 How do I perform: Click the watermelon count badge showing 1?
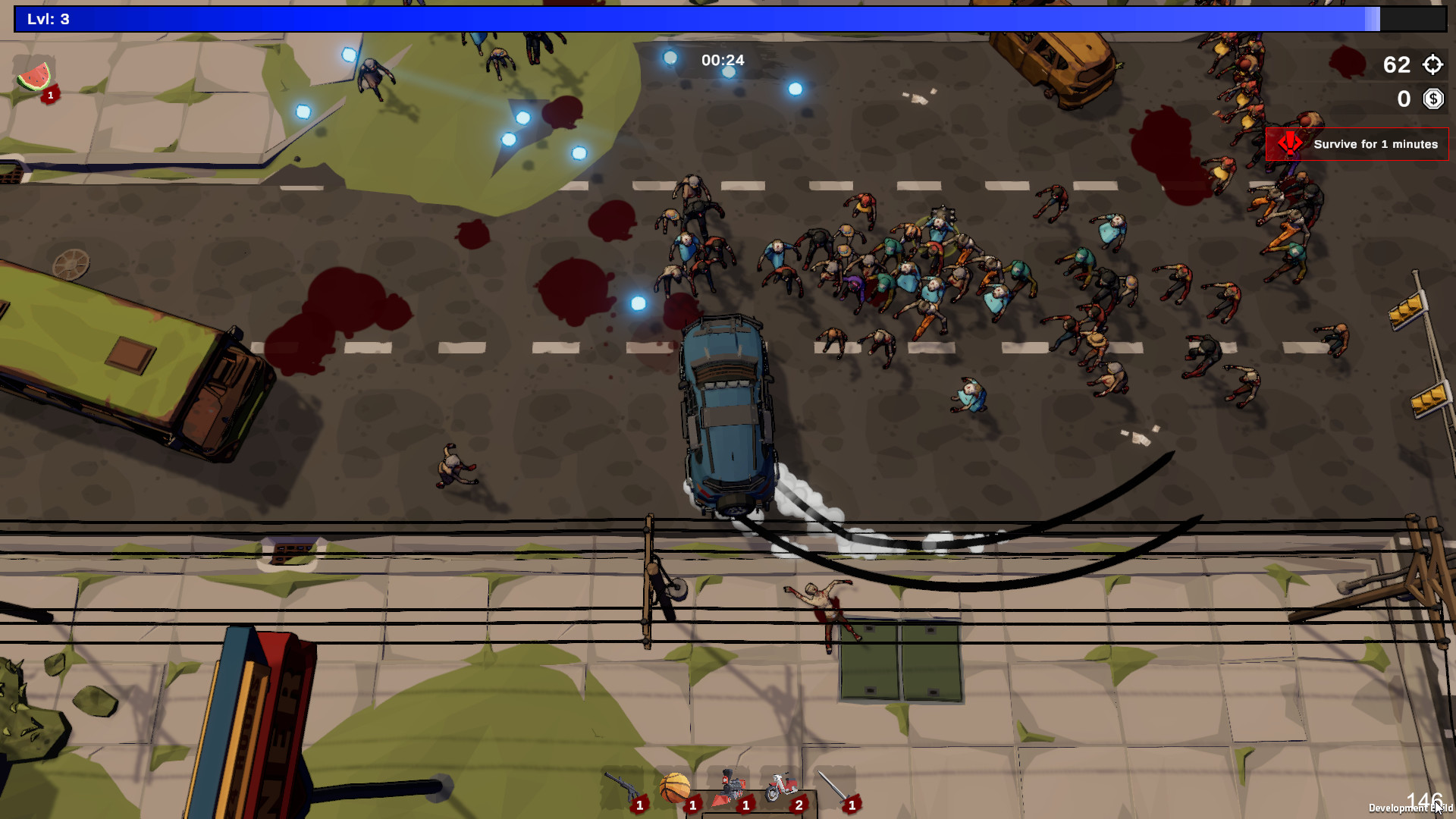49,96
